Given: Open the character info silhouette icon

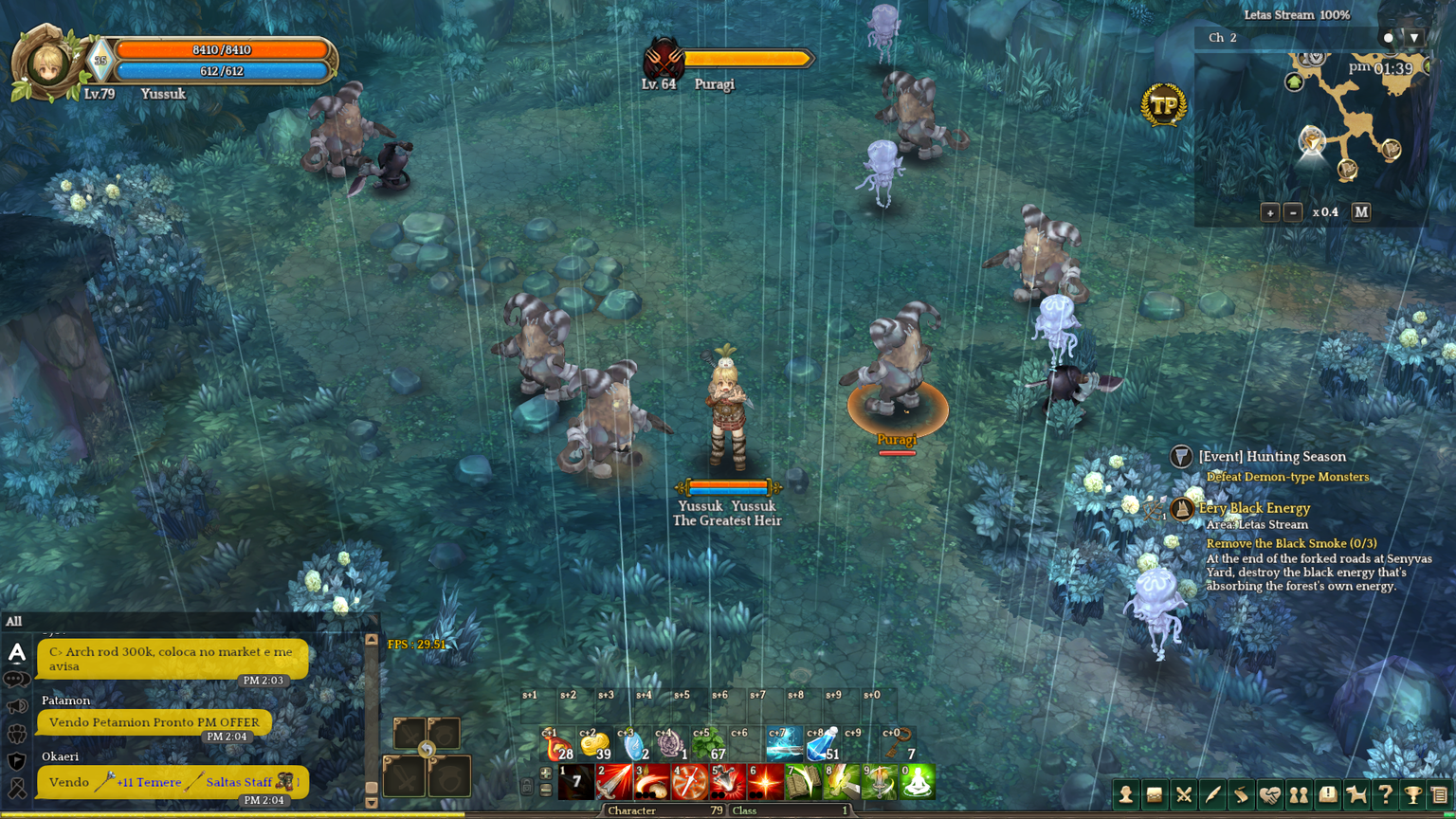Looking at the screenshot, I should tap(1125, 795).
